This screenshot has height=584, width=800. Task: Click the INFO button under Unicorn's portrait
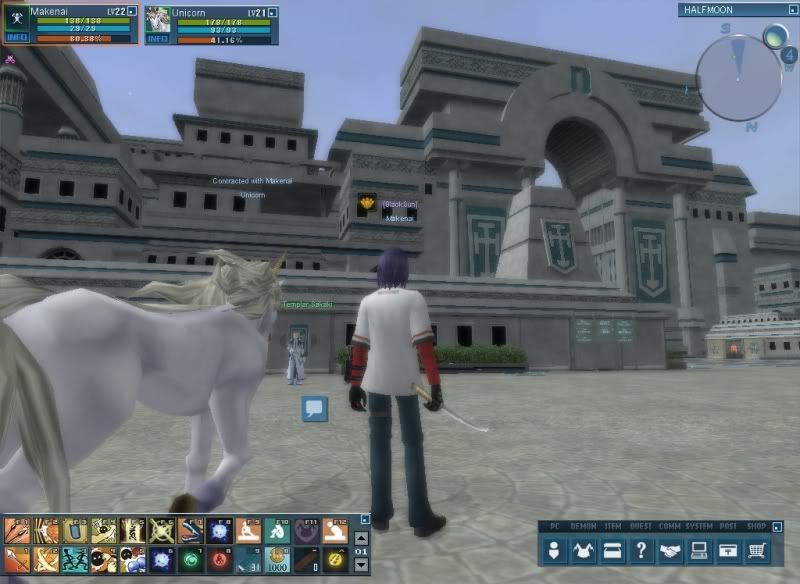(x=158, y=38)
